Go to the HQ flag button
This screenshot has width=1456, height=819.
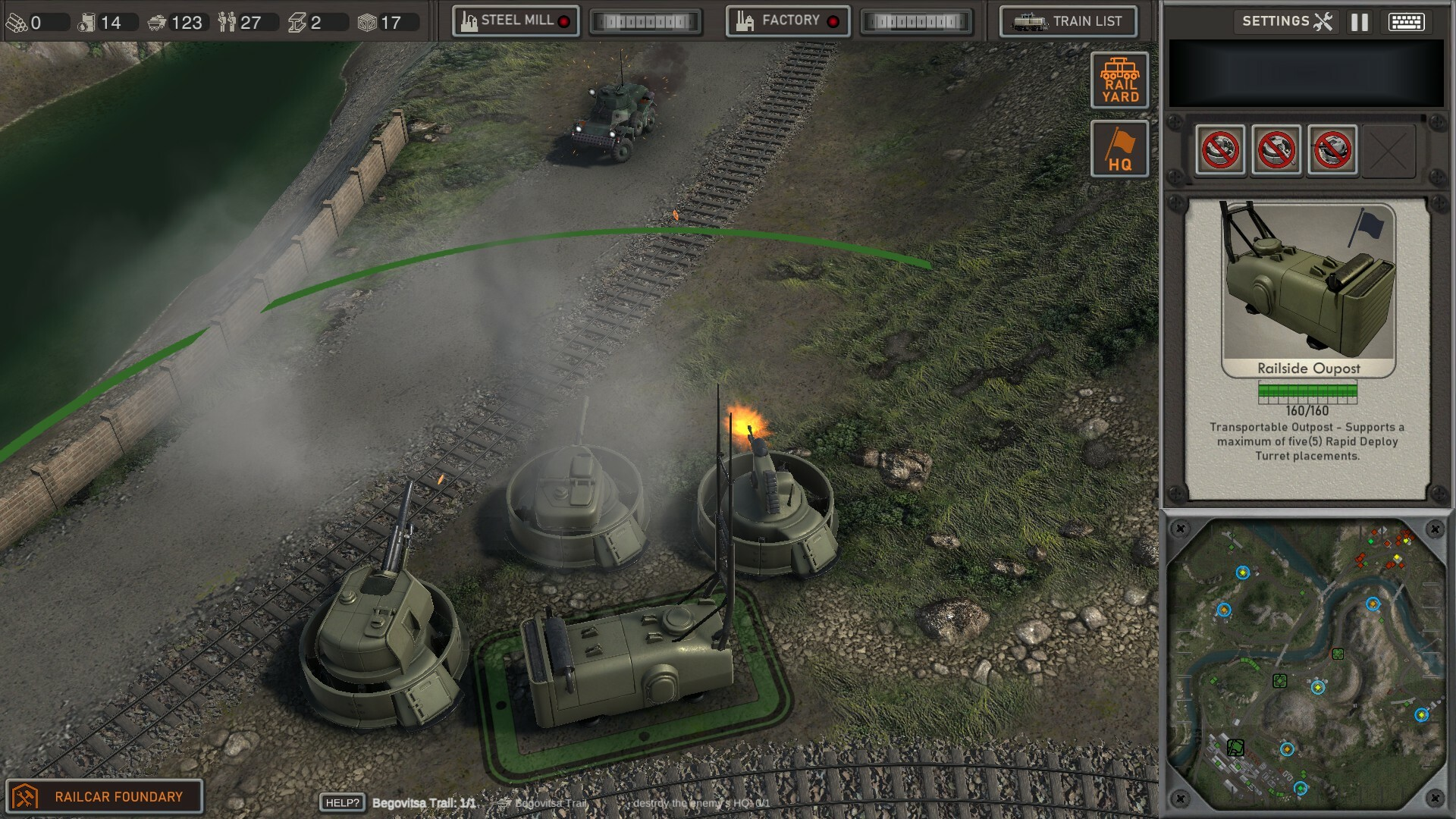(x=1120, y=149)
